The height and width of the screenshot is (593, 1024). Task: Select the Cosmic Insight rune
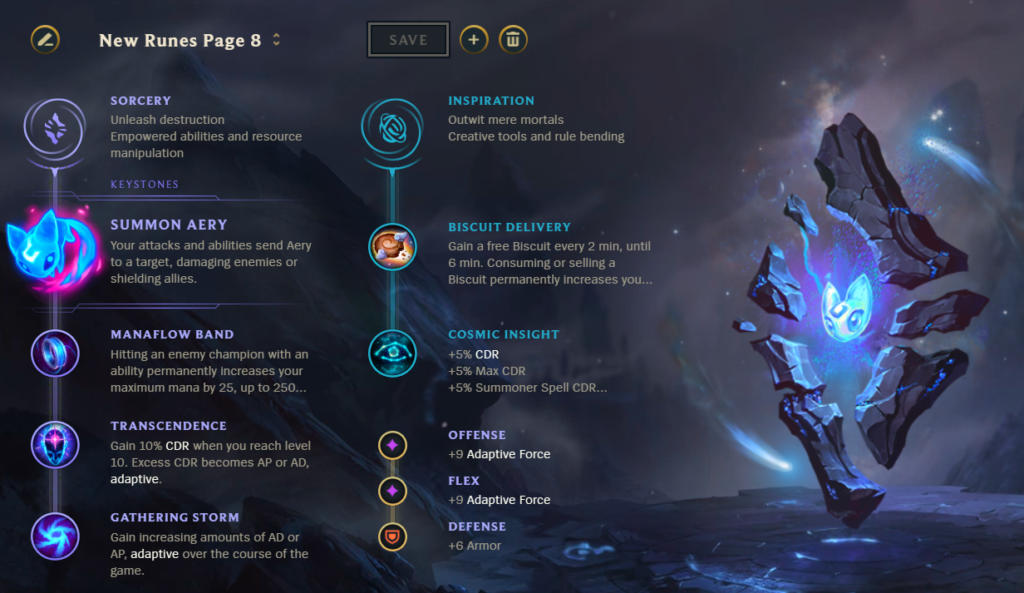(392, 353)
